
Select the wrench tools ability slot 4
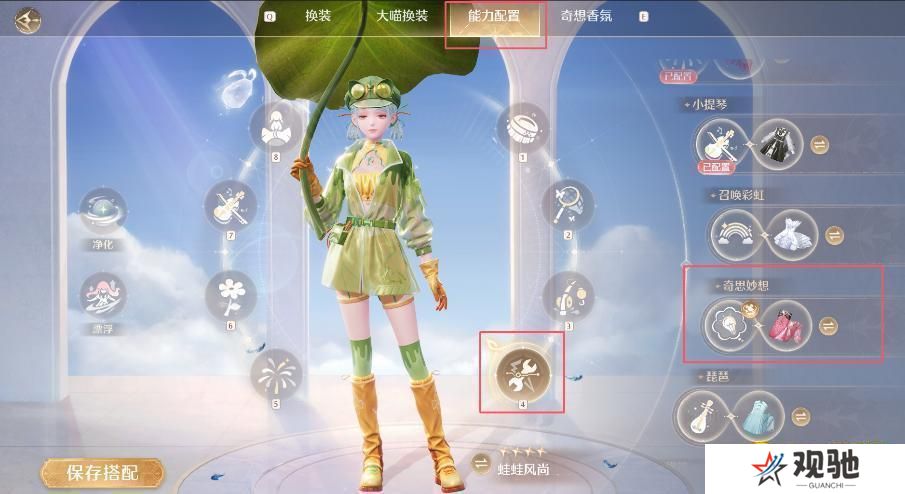[522, 372]
